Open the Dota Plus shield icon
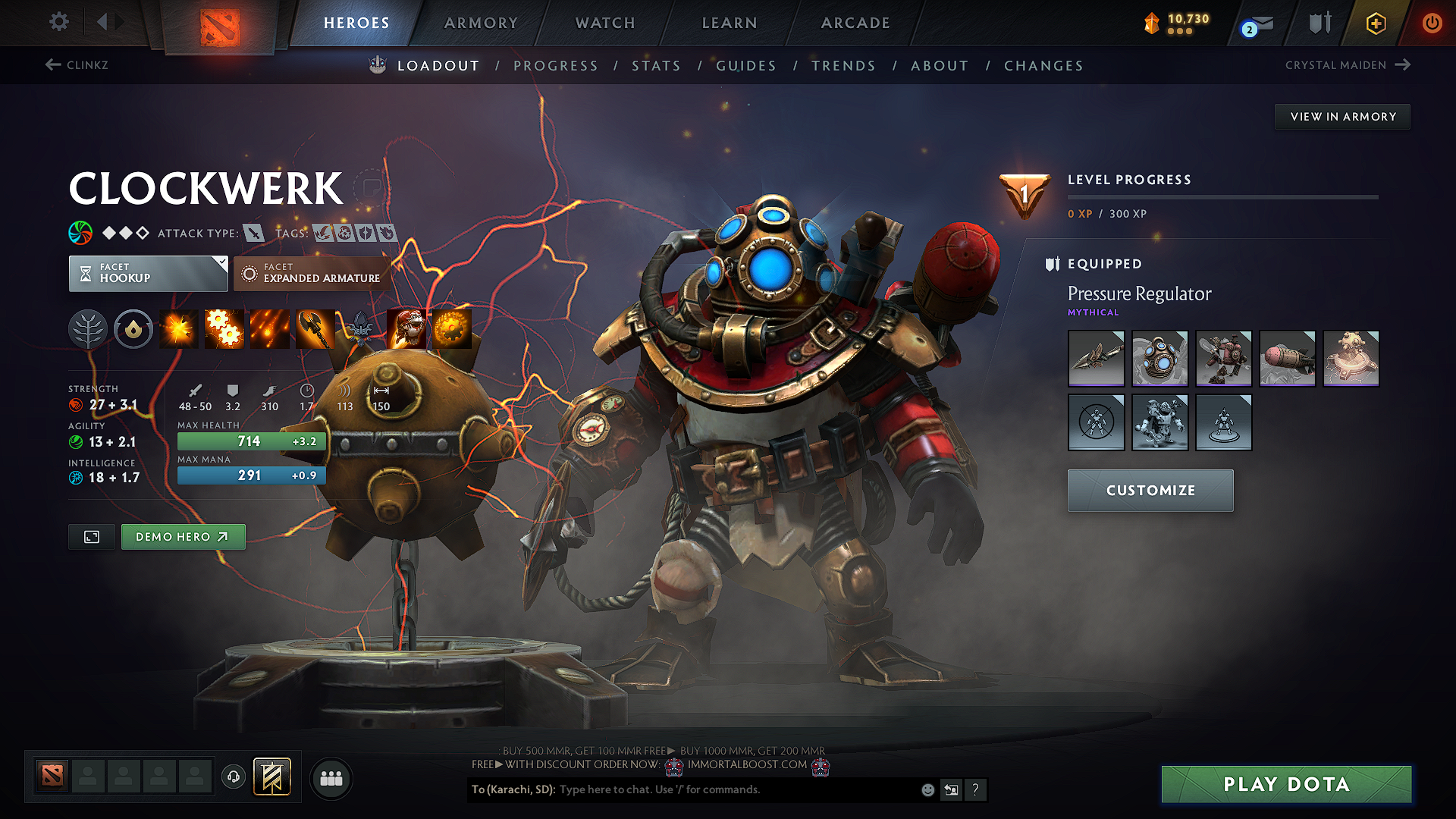The width and height of the screenshot is (1456, 819). click(1376, 24)
